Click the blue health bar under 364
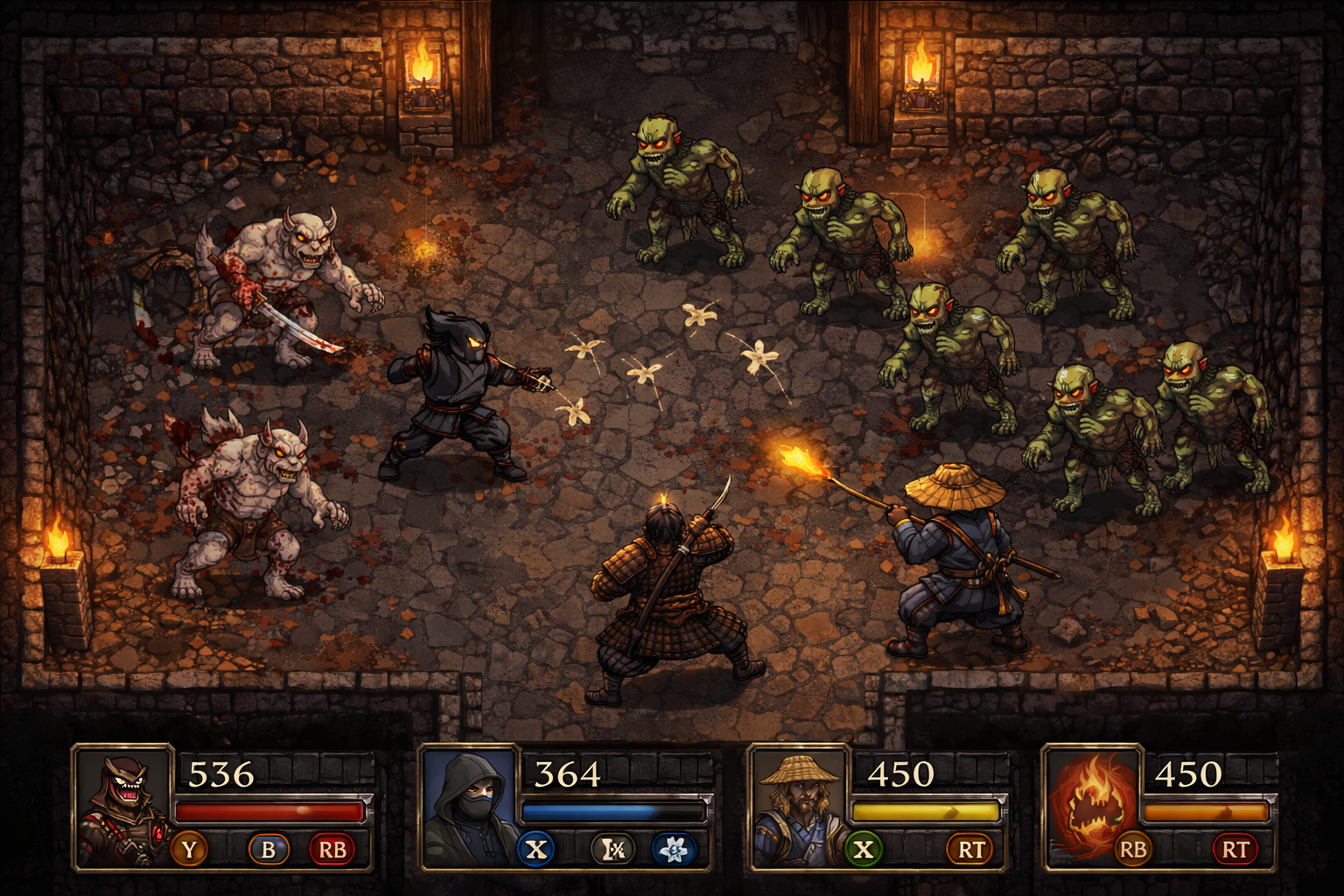Viewport: 1344px width, 896px height. pyautogui.click(x=604, y=809)
